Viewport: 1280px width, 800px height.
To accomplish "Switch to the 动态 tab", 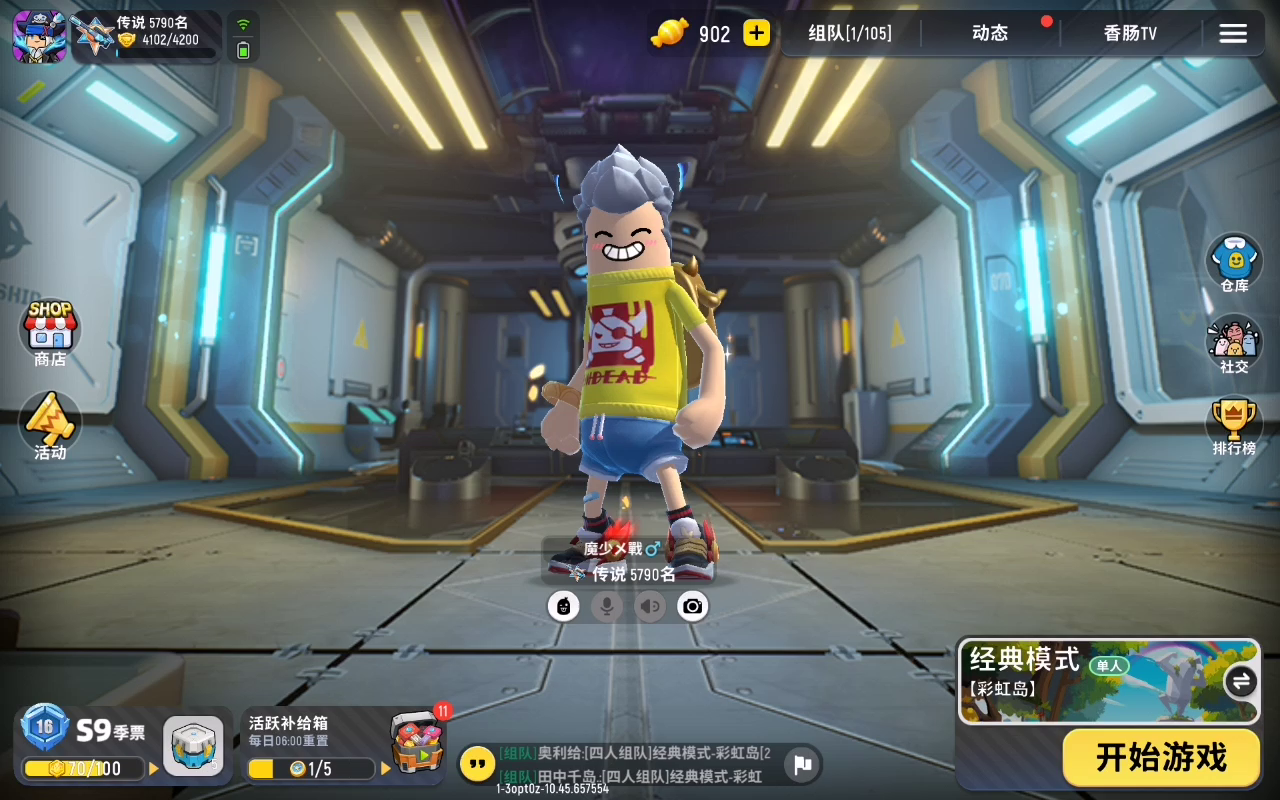I will point(988,33).
